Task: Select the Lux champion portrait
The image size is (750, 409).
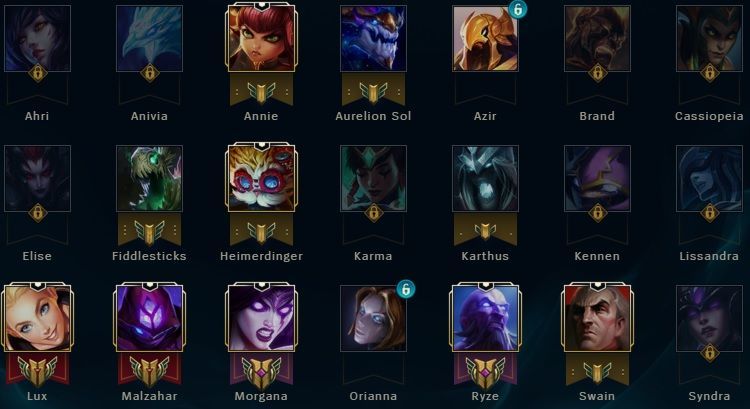Action: coord(37,318)
